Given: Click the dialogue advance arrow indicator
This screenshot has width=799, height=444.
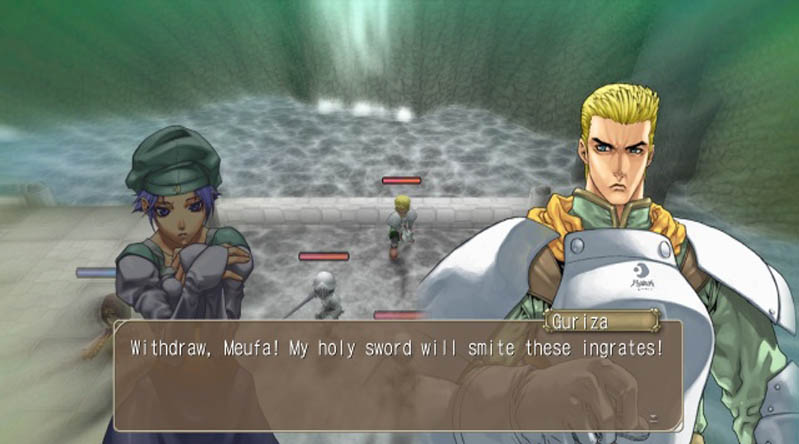Looking at the screenshot, I should 652,416.
